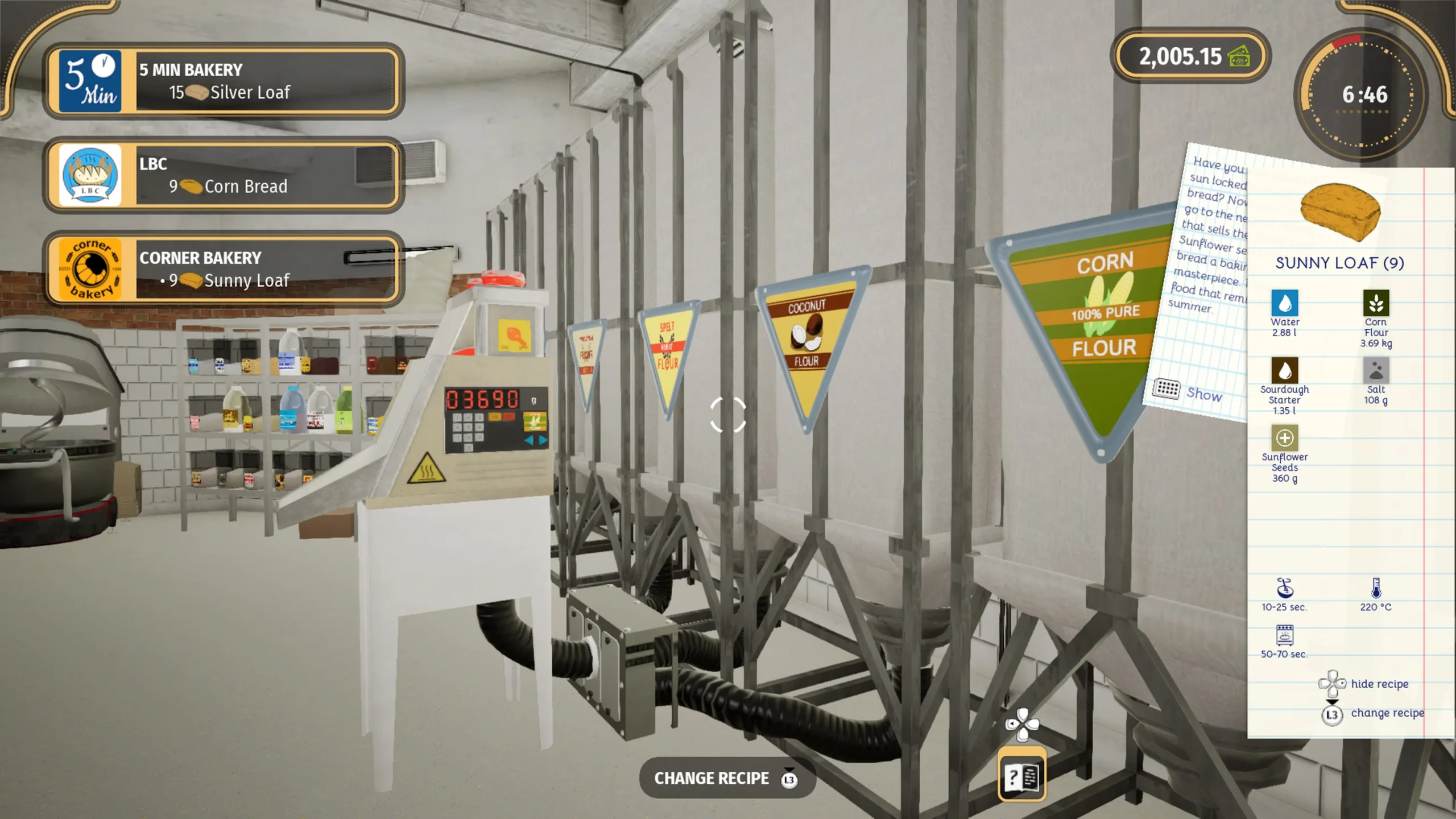The image size is (1456, 819).
Task: Select the 5 Min Bakery Silver Loaf order
Action: 224,81
